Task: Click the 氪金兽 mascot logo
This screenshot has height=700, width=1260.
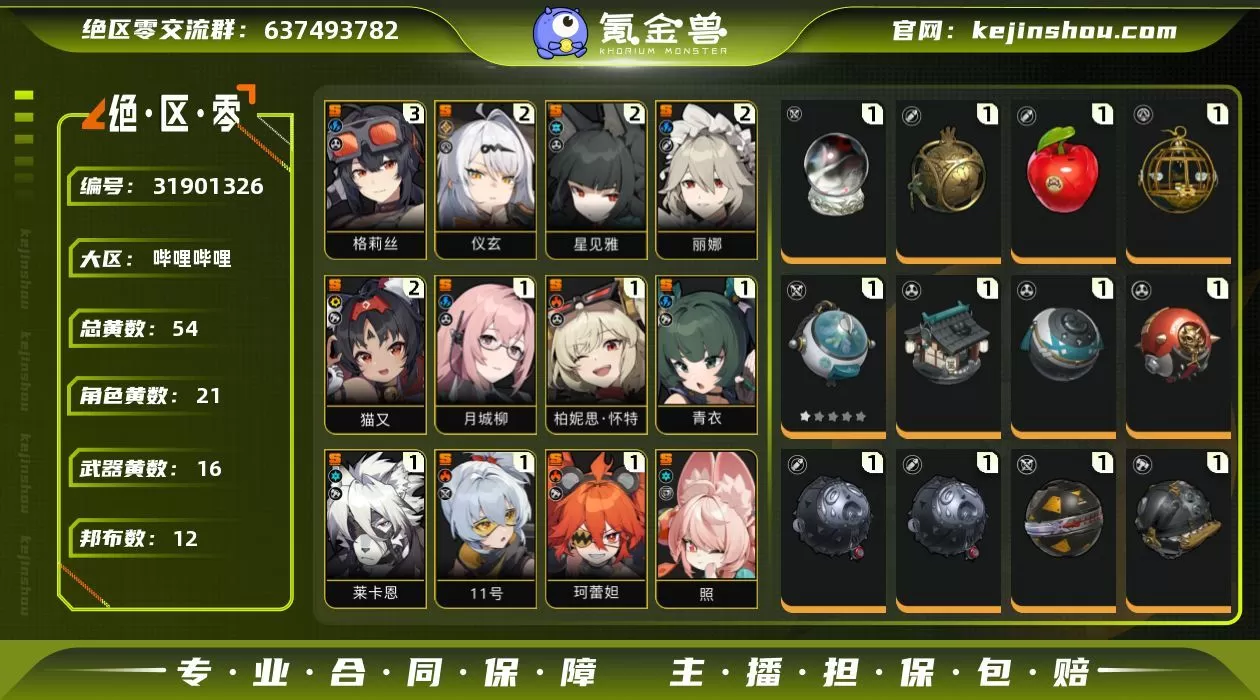Action: tap(561, 32)
